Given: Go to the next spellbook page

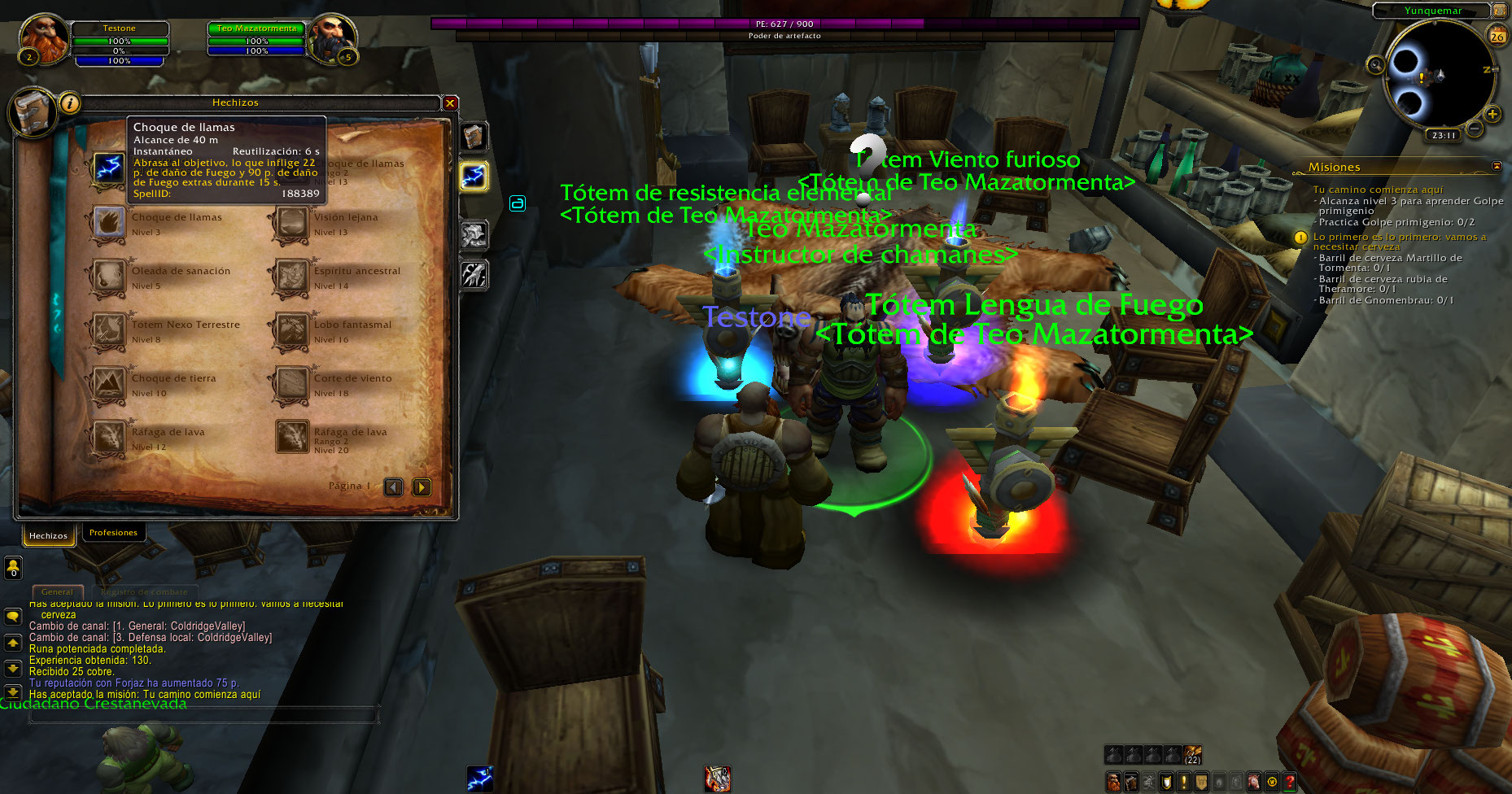Looking at the screenshot, I should pyautogui.click(x=422, y=487).
